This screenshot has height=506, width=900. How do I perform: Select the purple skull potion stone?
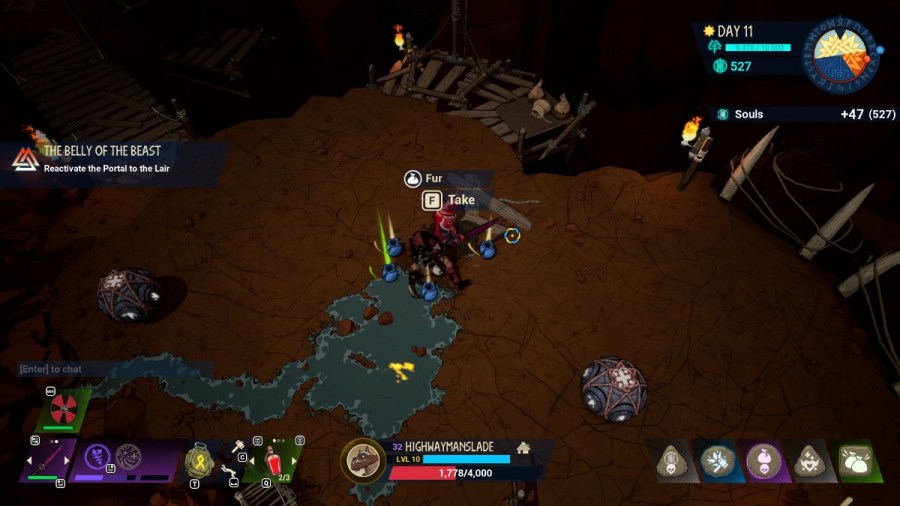tap(763, 460)
